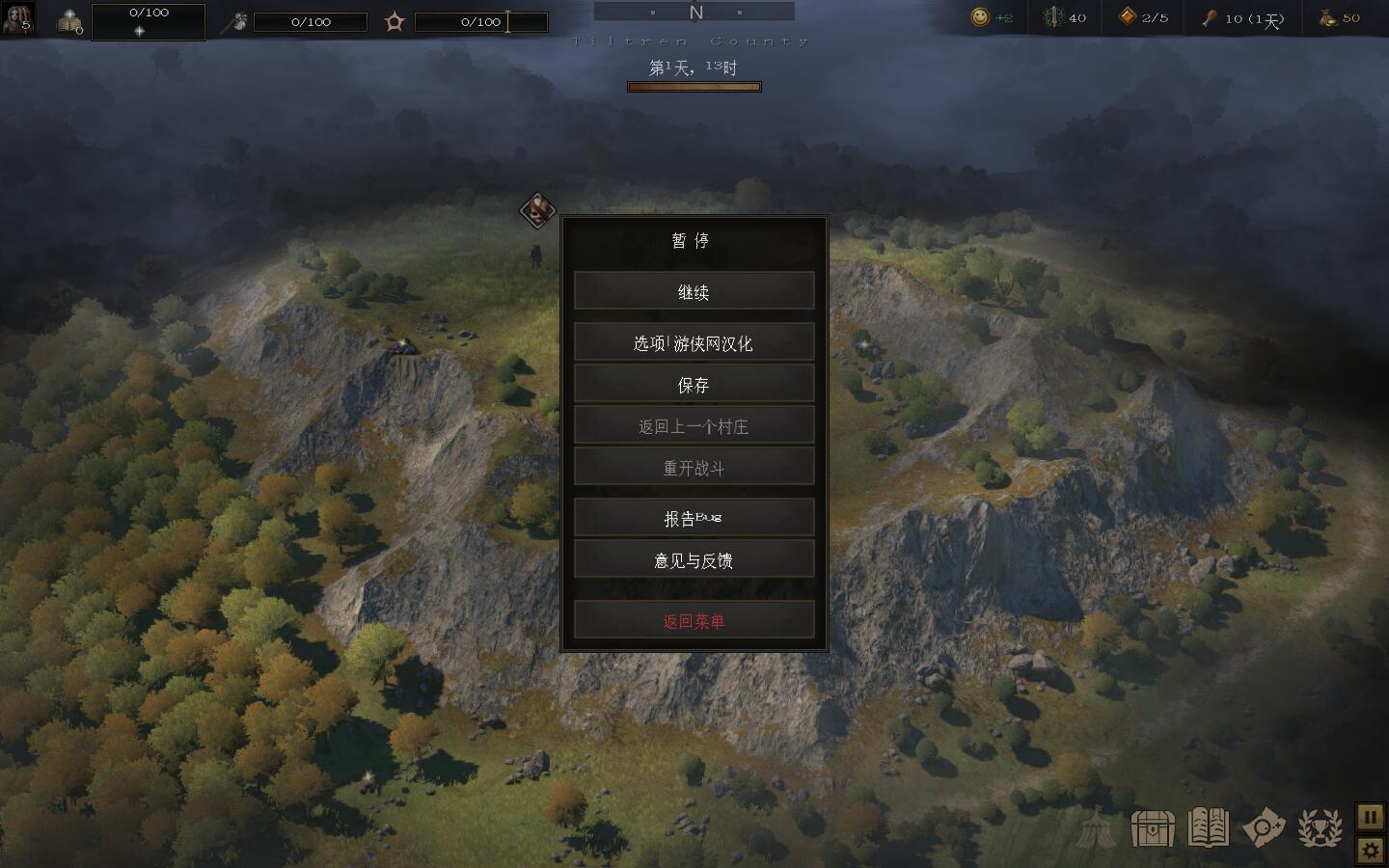Open settings via the gear icon
This screenshot has width=1389, height=868.
point(1371,850)
